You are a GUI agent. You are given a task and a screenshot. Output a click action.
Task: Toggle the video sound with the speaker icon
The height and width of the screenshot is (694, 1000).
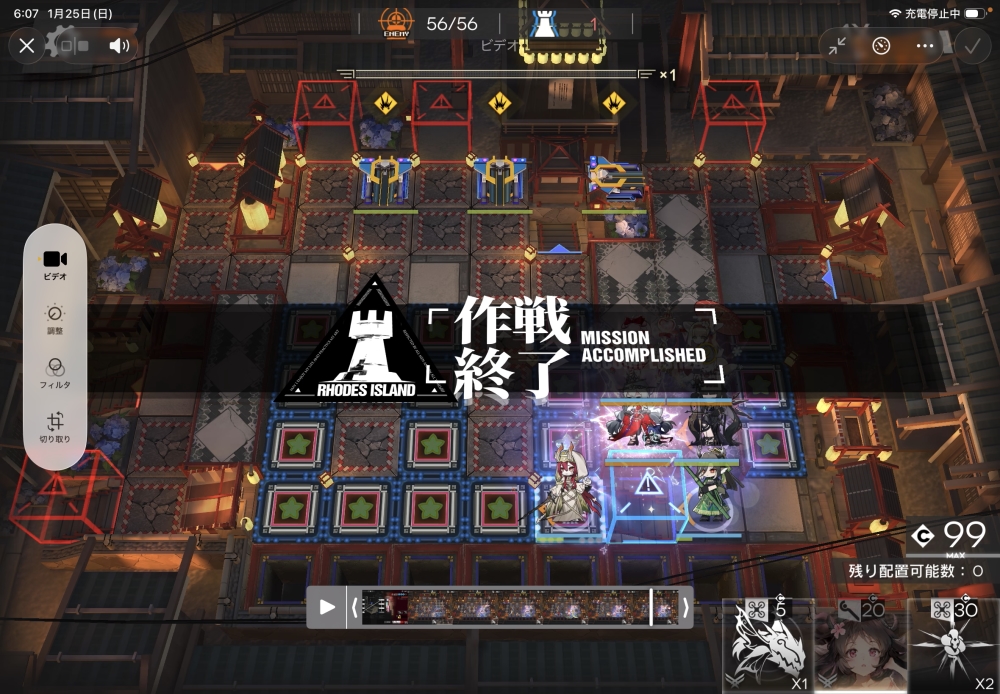click(x=119, y=46)
